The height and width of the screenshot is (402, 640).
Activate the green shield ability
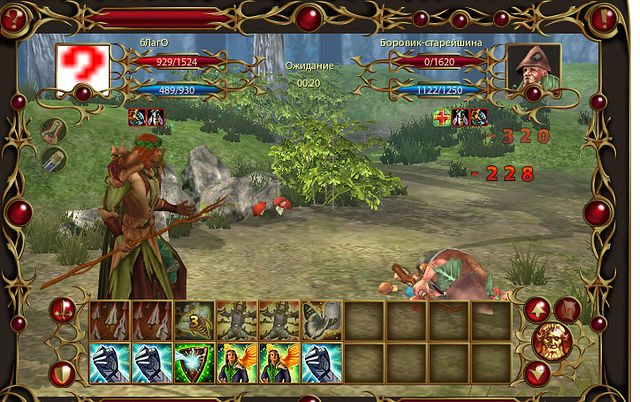tap(195, 363)
